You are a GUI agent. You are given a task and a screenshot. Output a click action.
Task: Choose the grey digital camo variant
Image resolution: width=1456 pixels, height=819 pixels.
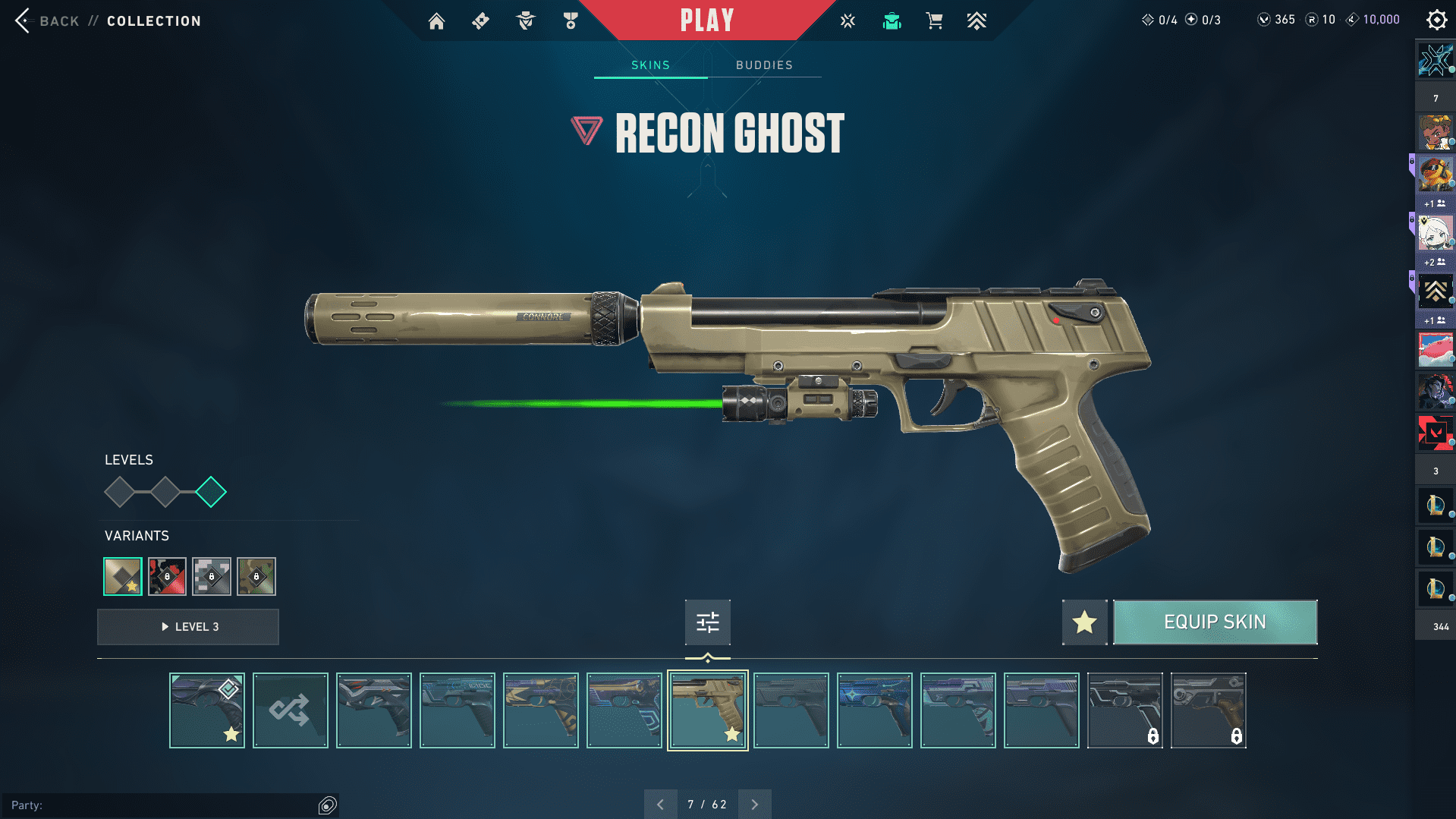[x=212, y=577]
